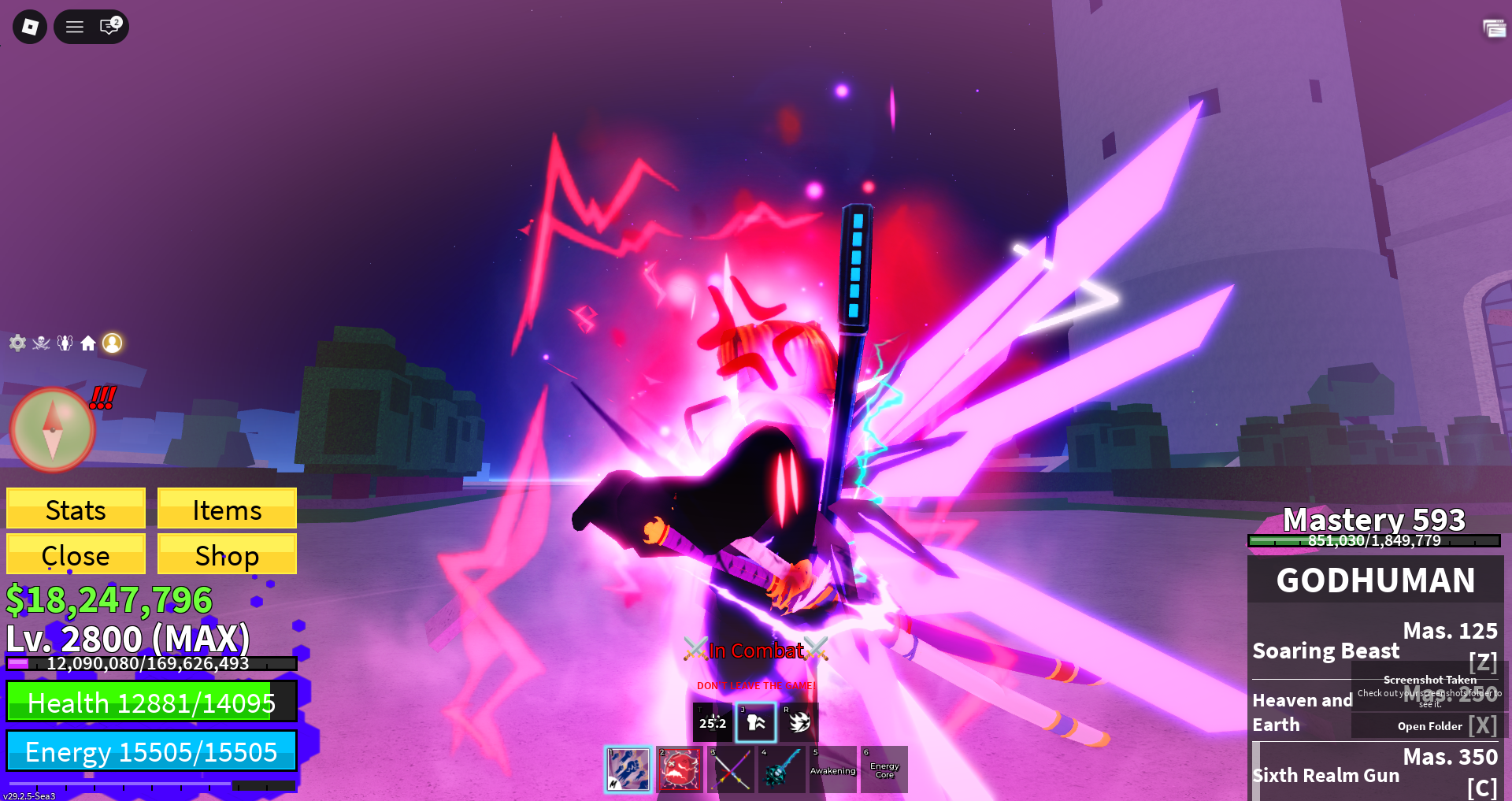1512x801 pixels.
Task: Click the pirate skull crossed-swords icon
Action: coord(41,343)
